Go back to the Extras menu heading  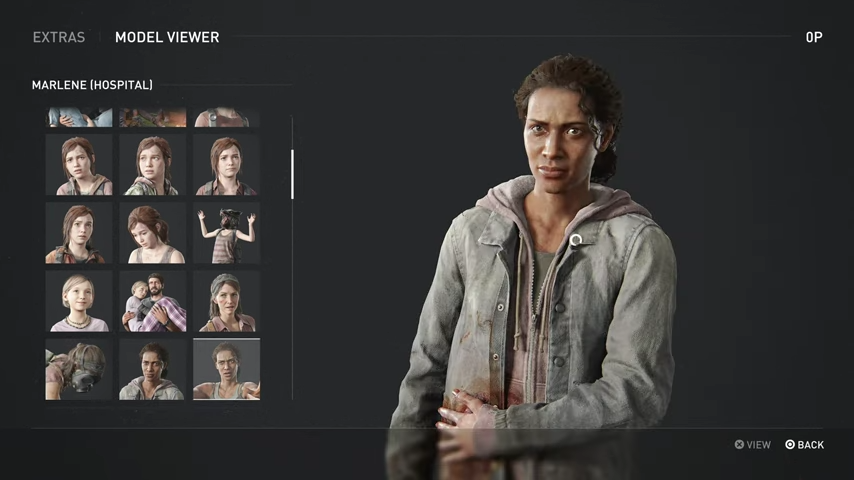pyautogui.click(x=59, y=37)
